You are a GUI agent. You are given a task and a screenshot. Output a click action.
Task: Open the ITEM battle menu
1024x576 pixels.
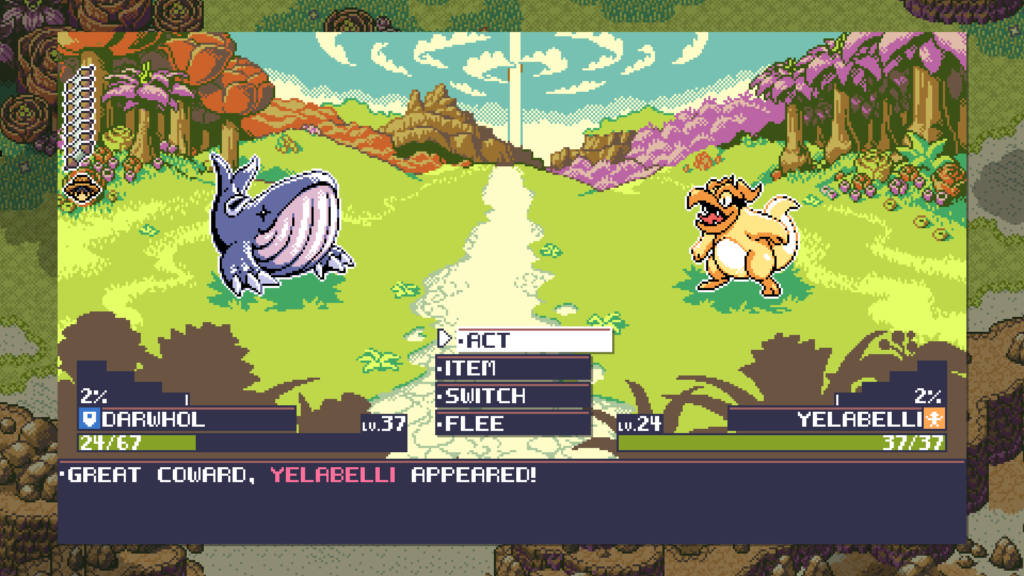click(513, 368)
